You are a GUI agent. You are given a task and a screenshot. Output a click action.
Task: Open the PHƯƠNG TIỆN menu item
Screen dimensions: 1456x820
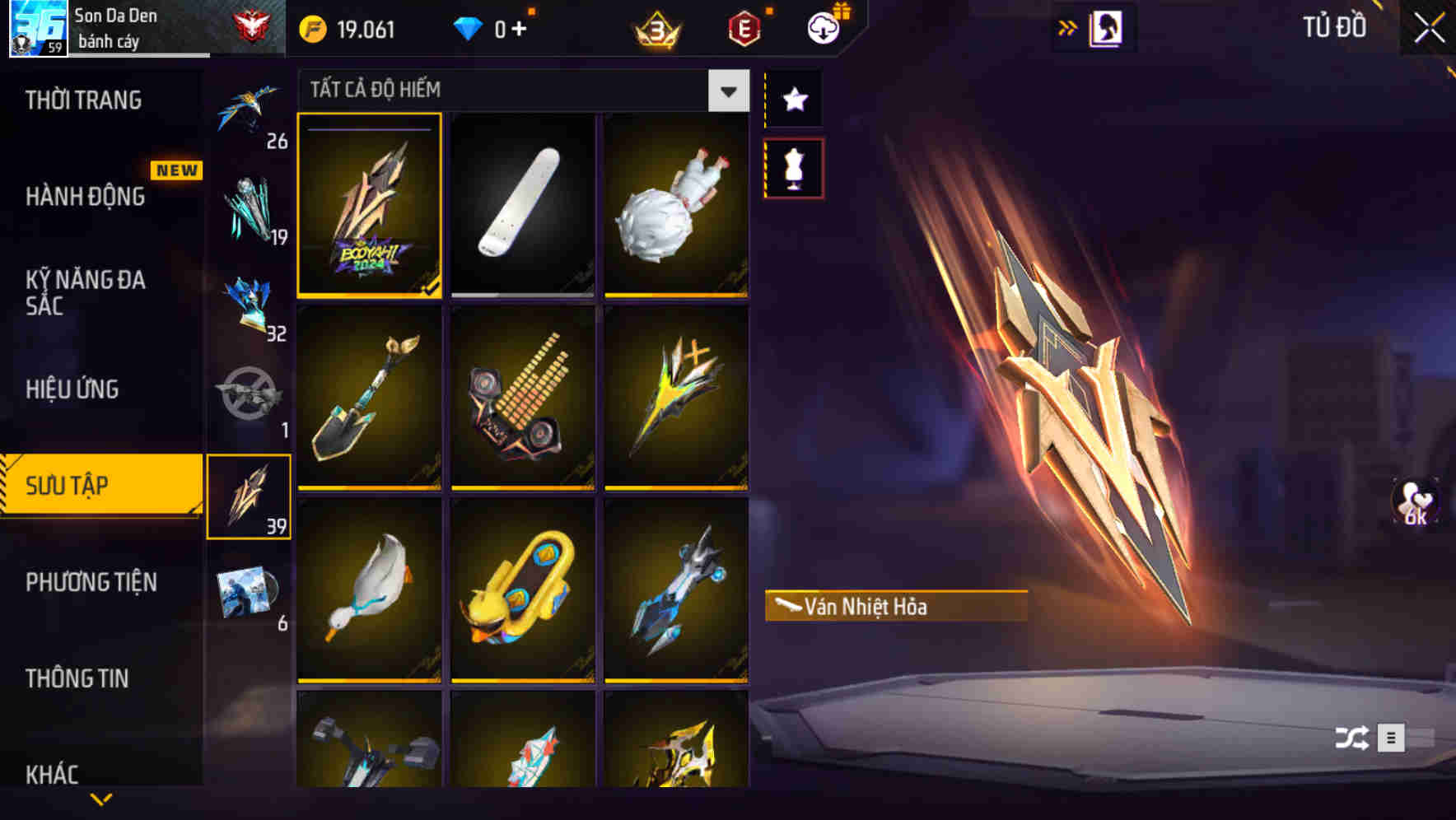91,582
